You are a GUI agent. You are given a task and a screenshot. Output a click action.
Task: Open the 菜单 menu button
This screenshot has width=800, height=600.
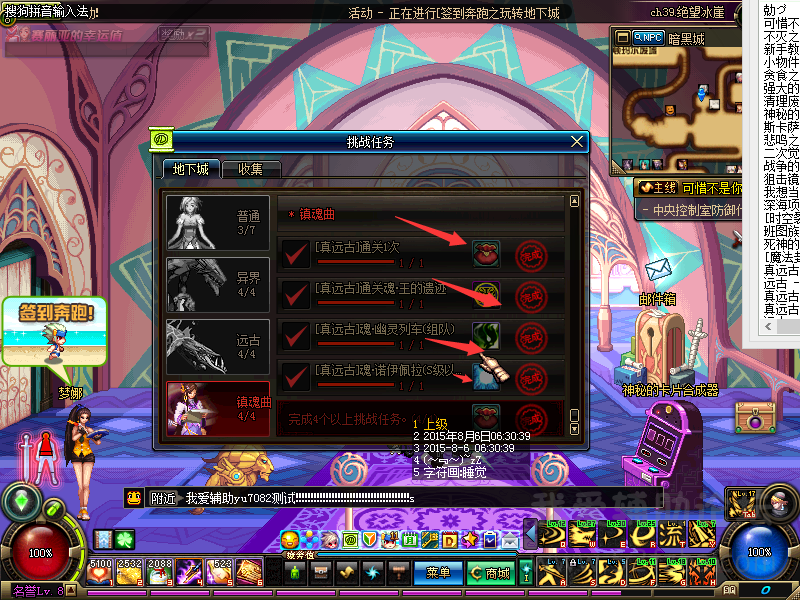click(438, 573)
